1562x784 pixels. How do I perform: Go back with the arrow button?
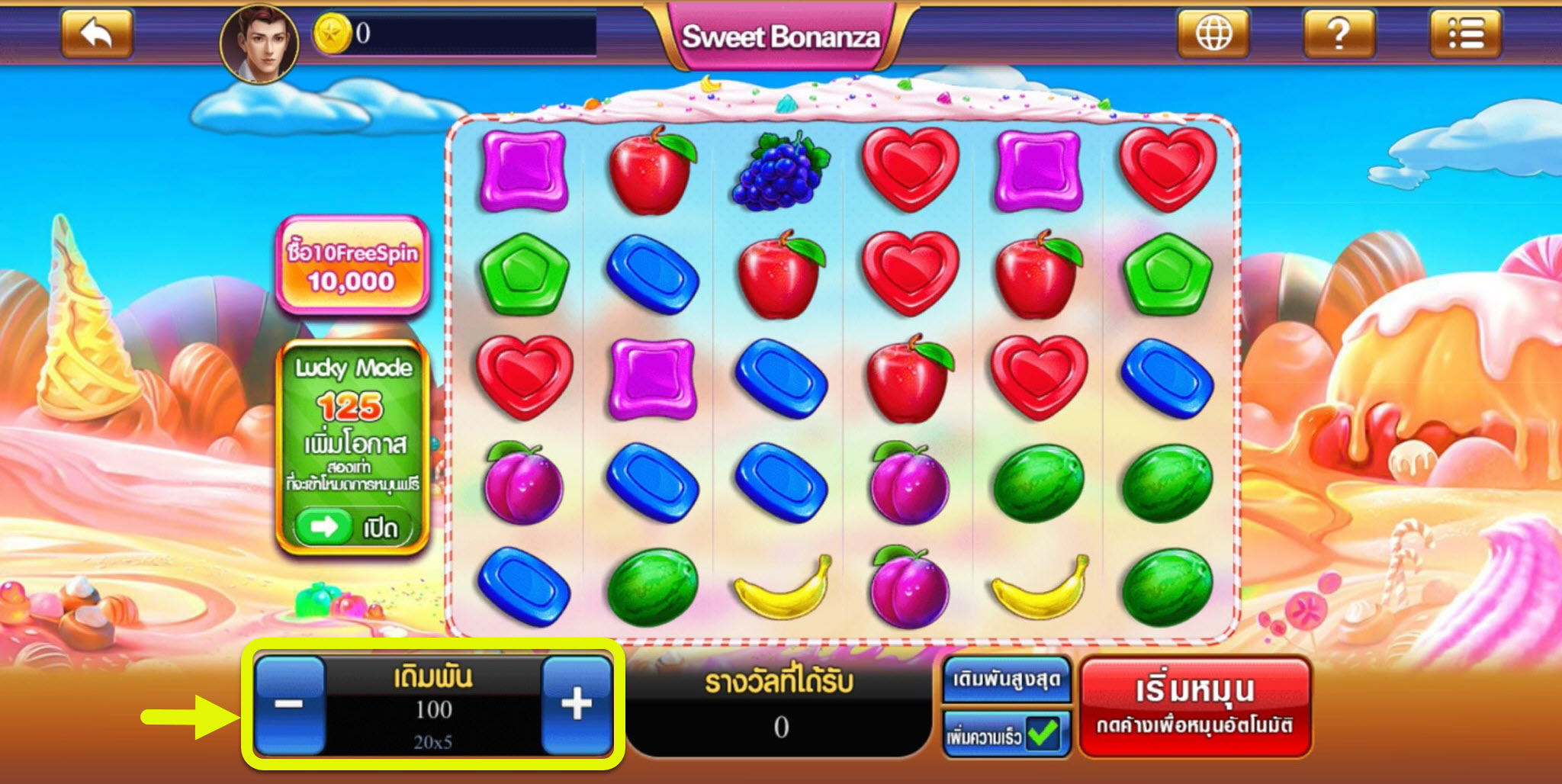point(96,34)
